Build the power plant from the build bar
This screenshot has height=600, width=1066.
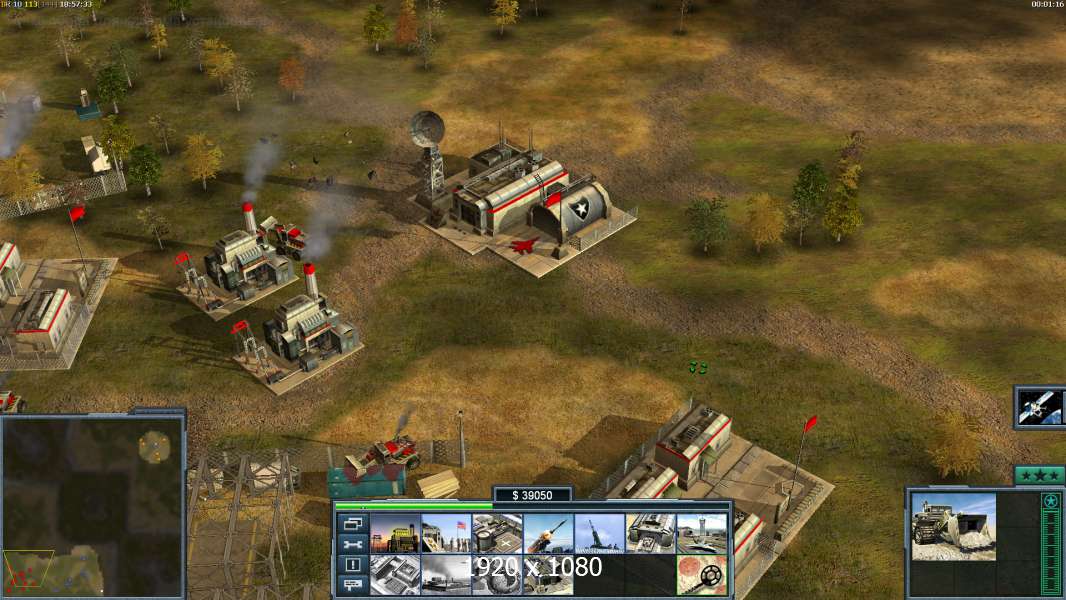(395, 534)
